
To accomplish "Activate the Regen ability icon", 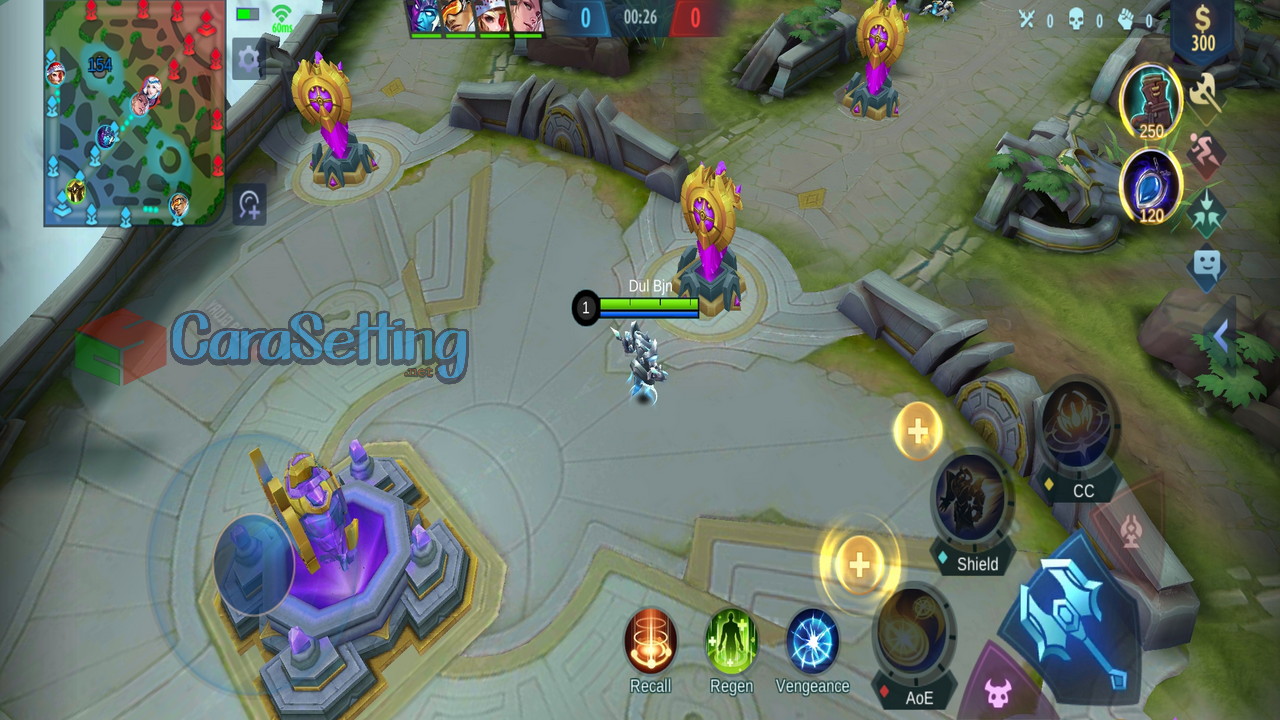I will (x=731, y=644).
